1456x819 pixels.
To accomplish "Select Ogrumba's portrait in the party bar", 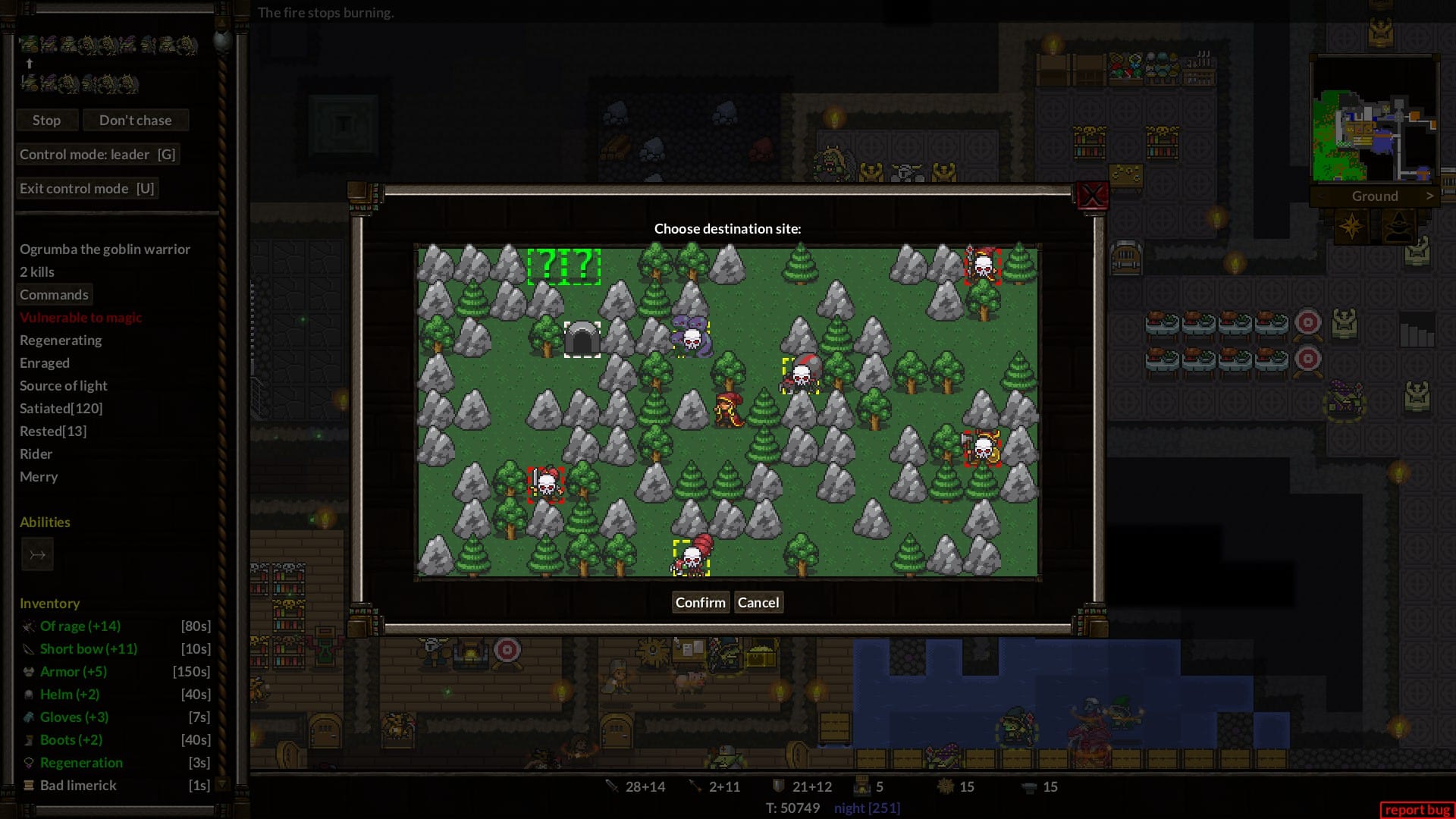I will tap(28, 43).
